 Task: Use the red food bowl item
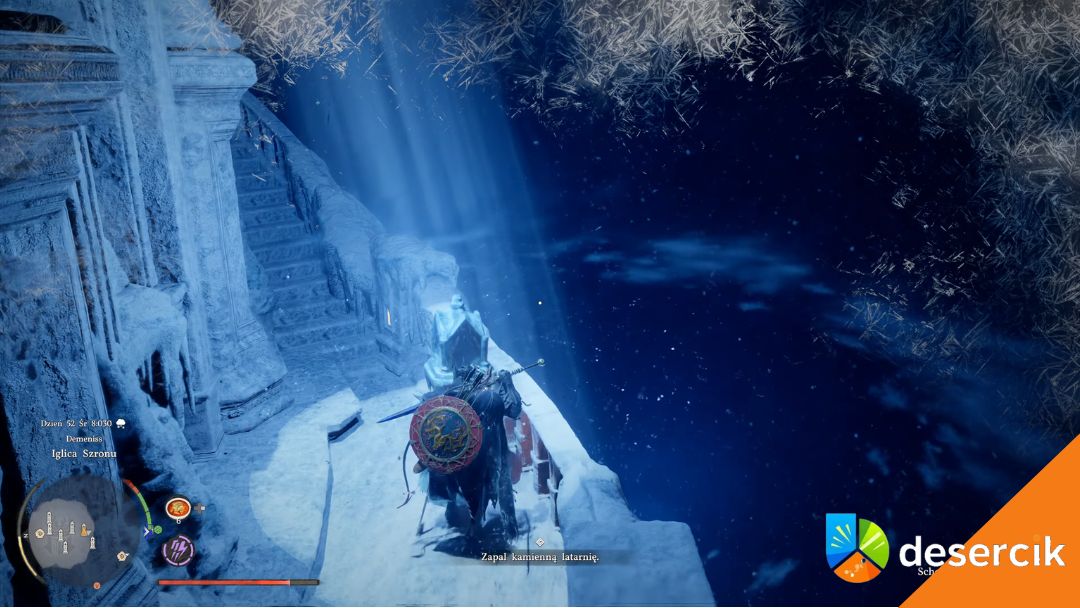178,509
